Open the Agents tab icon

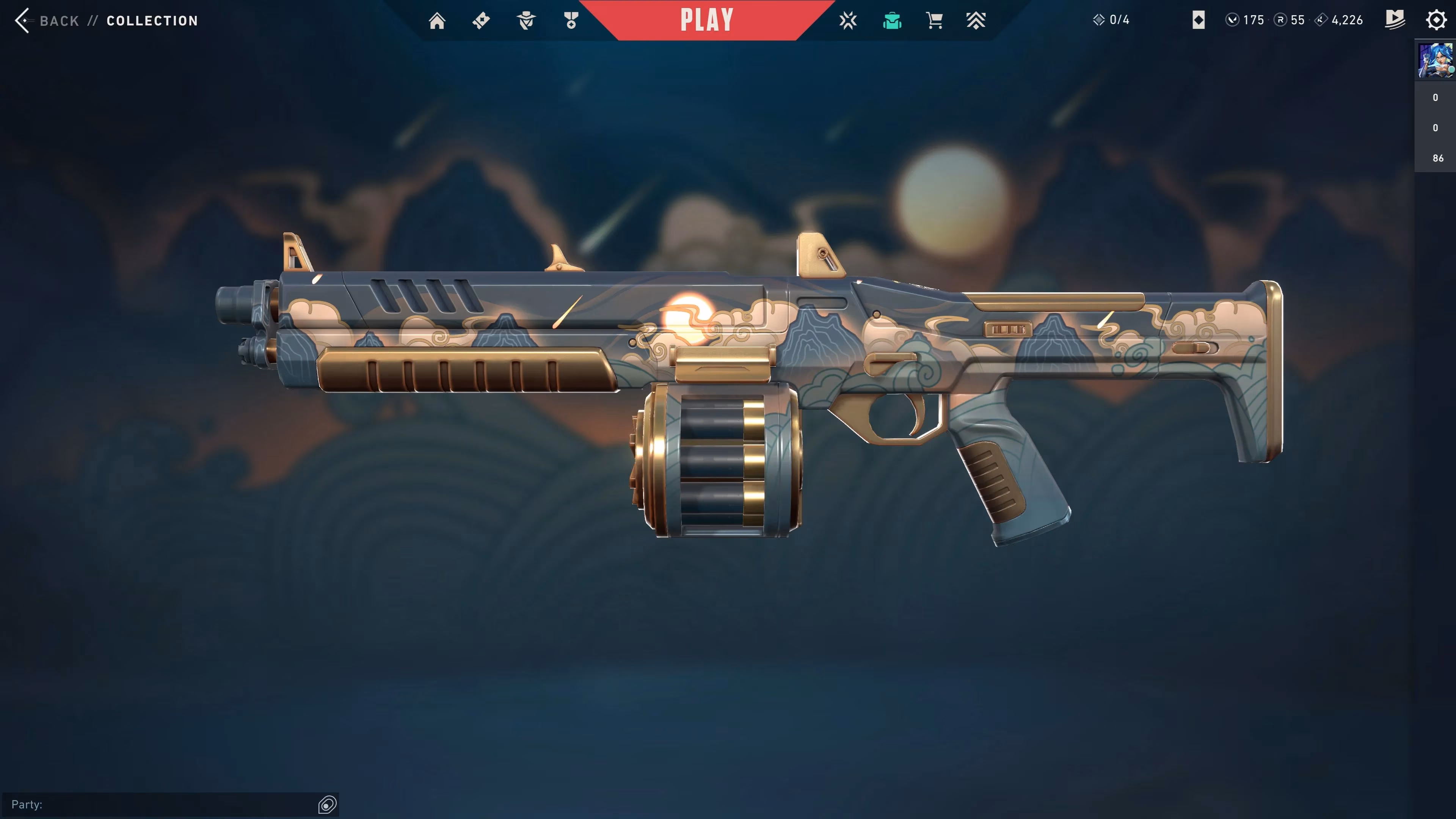pos(526,21)
